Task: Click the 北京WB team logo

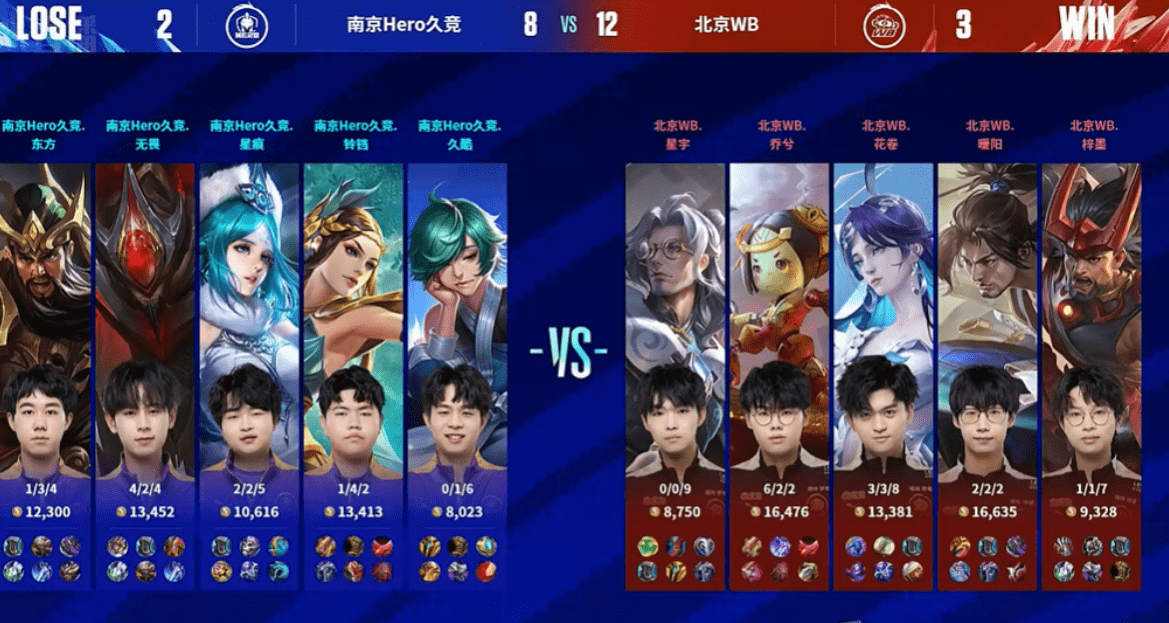Action: pyautogui.click(x=885, y=24)
